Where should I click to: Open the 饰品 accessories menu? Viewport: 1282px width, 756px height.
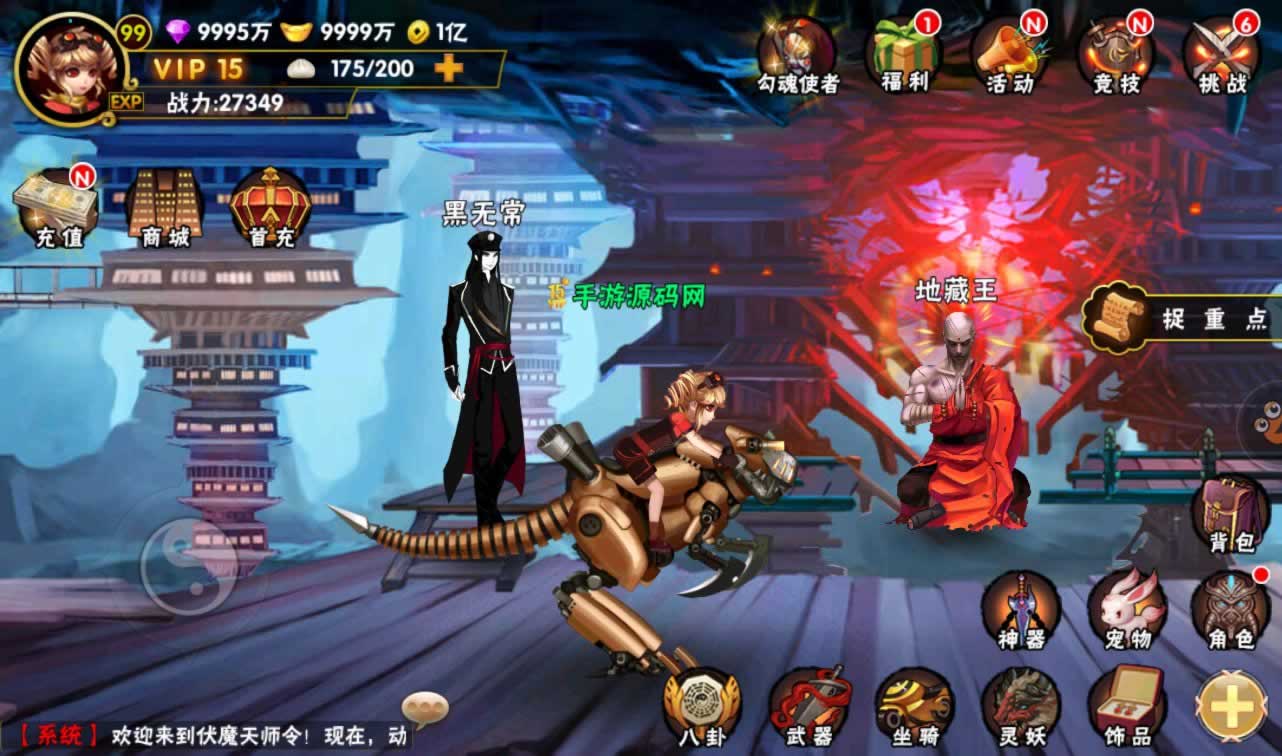pos(1126,707)
